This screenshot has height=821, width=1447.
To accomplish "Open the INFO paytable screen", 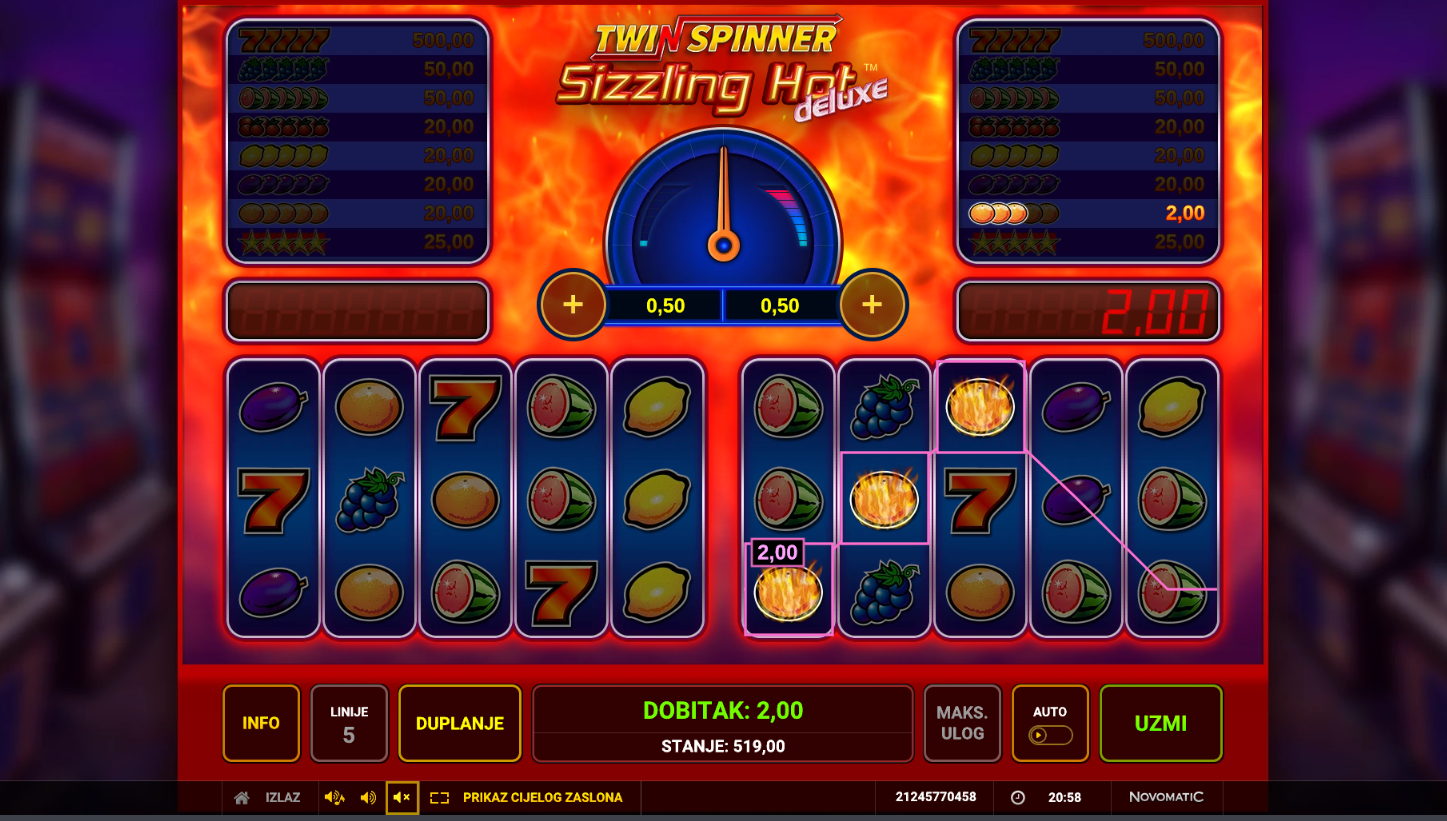I will click(261, 723).
